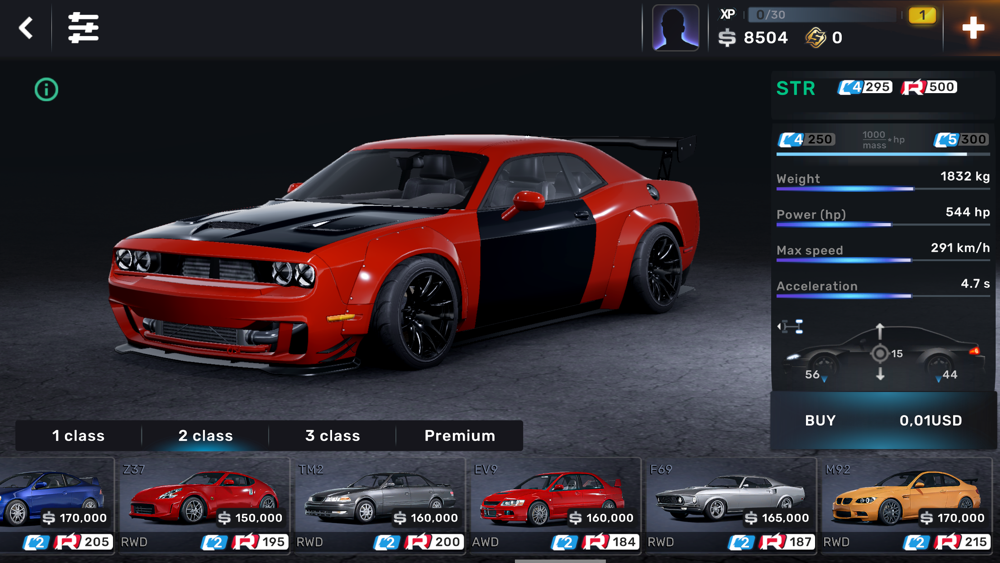Image resolution: width=1000 pixels, height=563 pixels.
Task: Open the filter sliders settings
Action: point(83,28)
